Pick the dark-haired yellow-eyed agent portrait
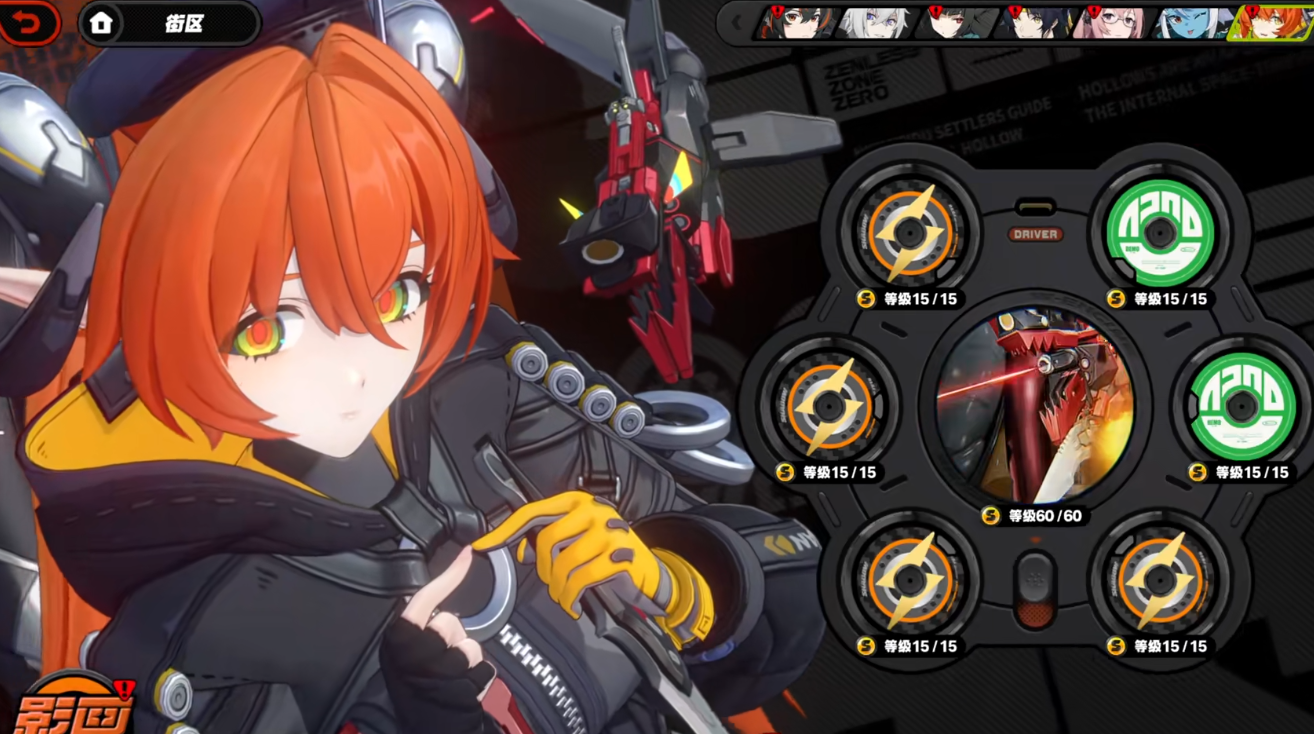The image size is (1314, 734). [x=1033, y=22]
